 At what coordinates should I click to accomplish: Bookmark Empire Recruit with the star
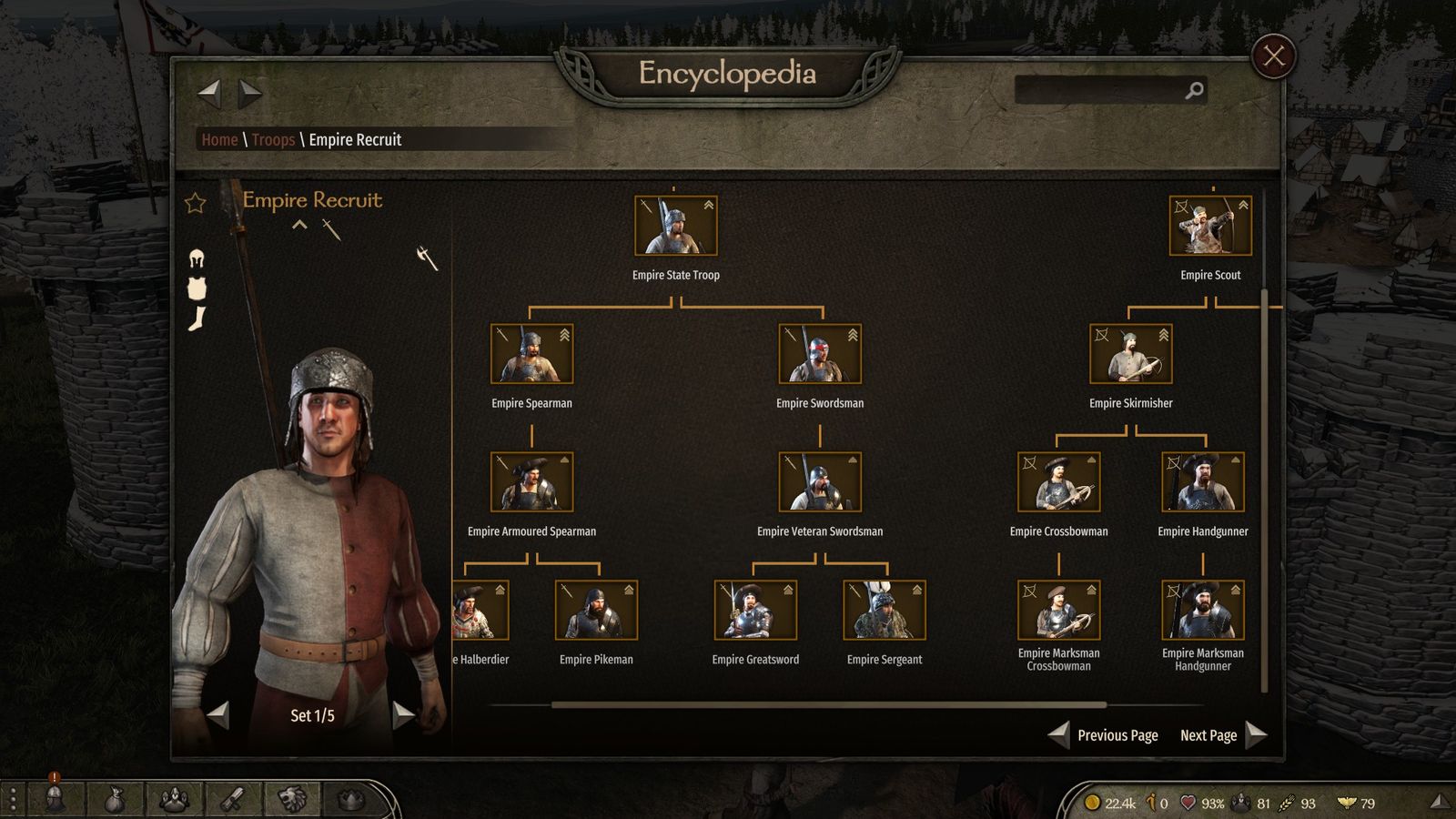(x=196, y=203)
